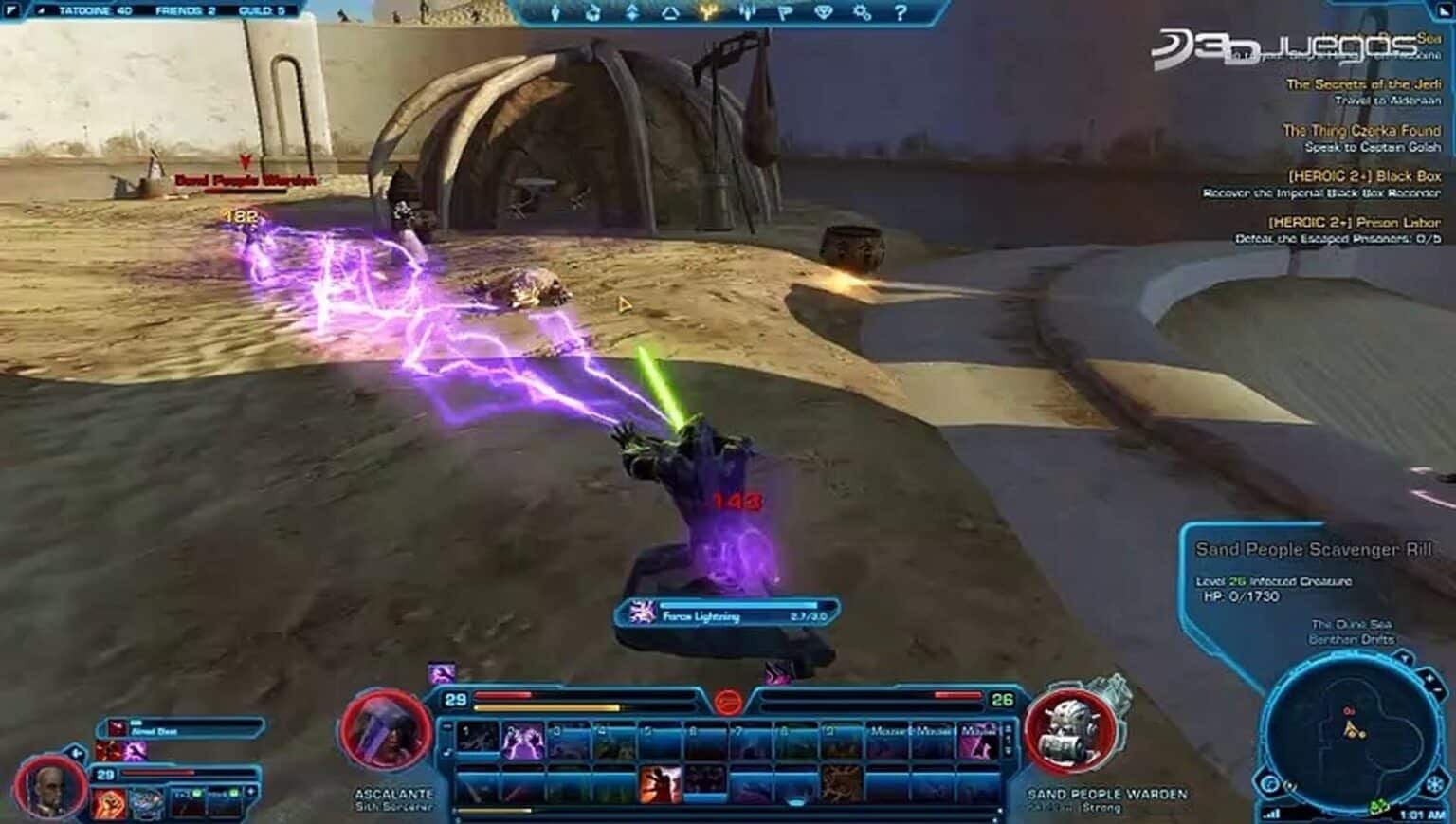The width and height of the screenshot is (1456, 824).
Task: Activate the orange cracked-pattern ability in lower hotbar
Action: click(841, 786)
